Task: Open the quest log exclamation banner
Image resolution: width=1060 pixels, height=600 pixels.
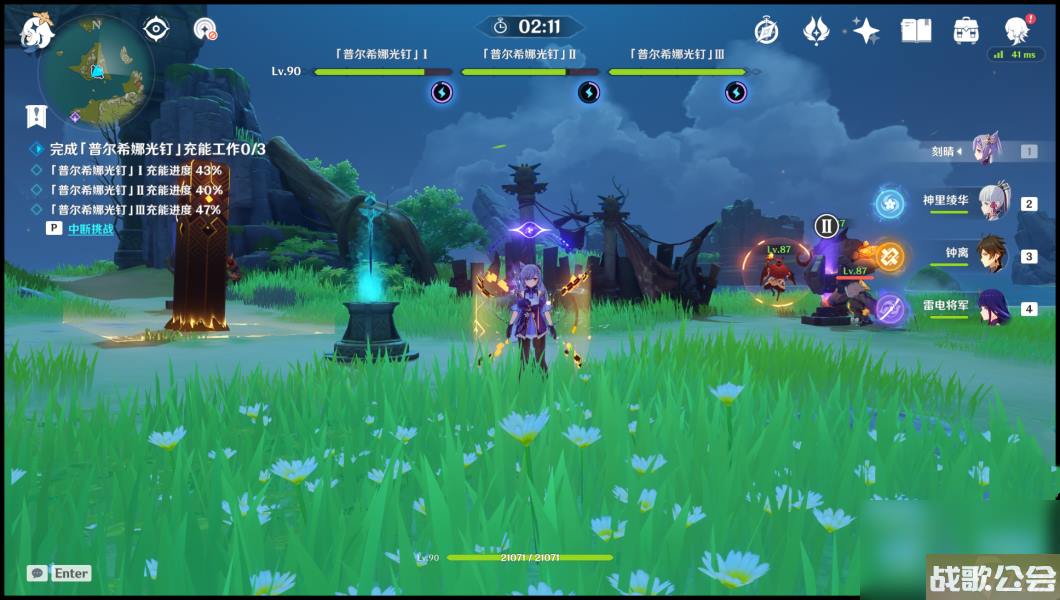Action: tap(37, 116)
